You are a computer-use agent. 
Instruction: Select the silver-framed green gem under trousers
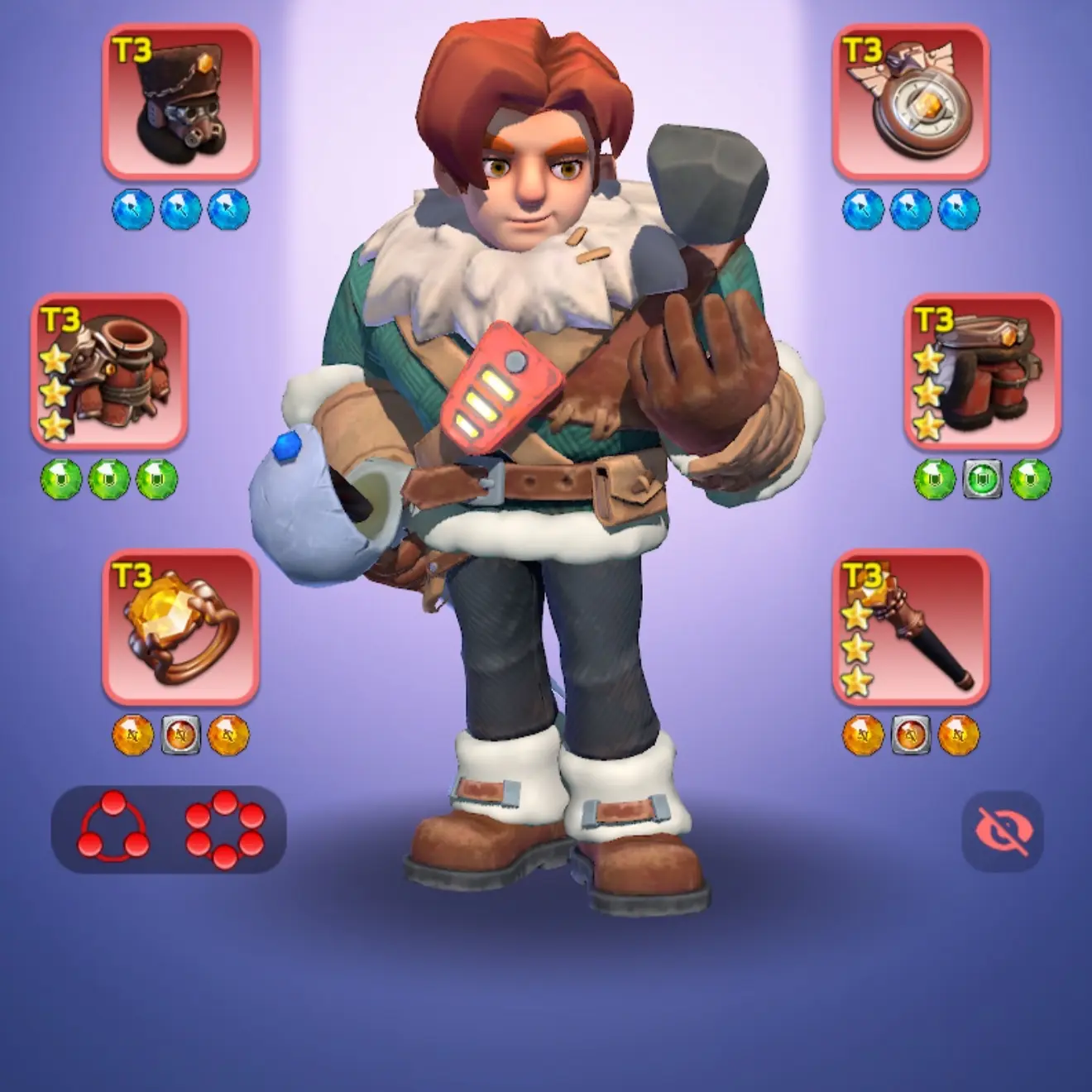(x=982, y=479)
